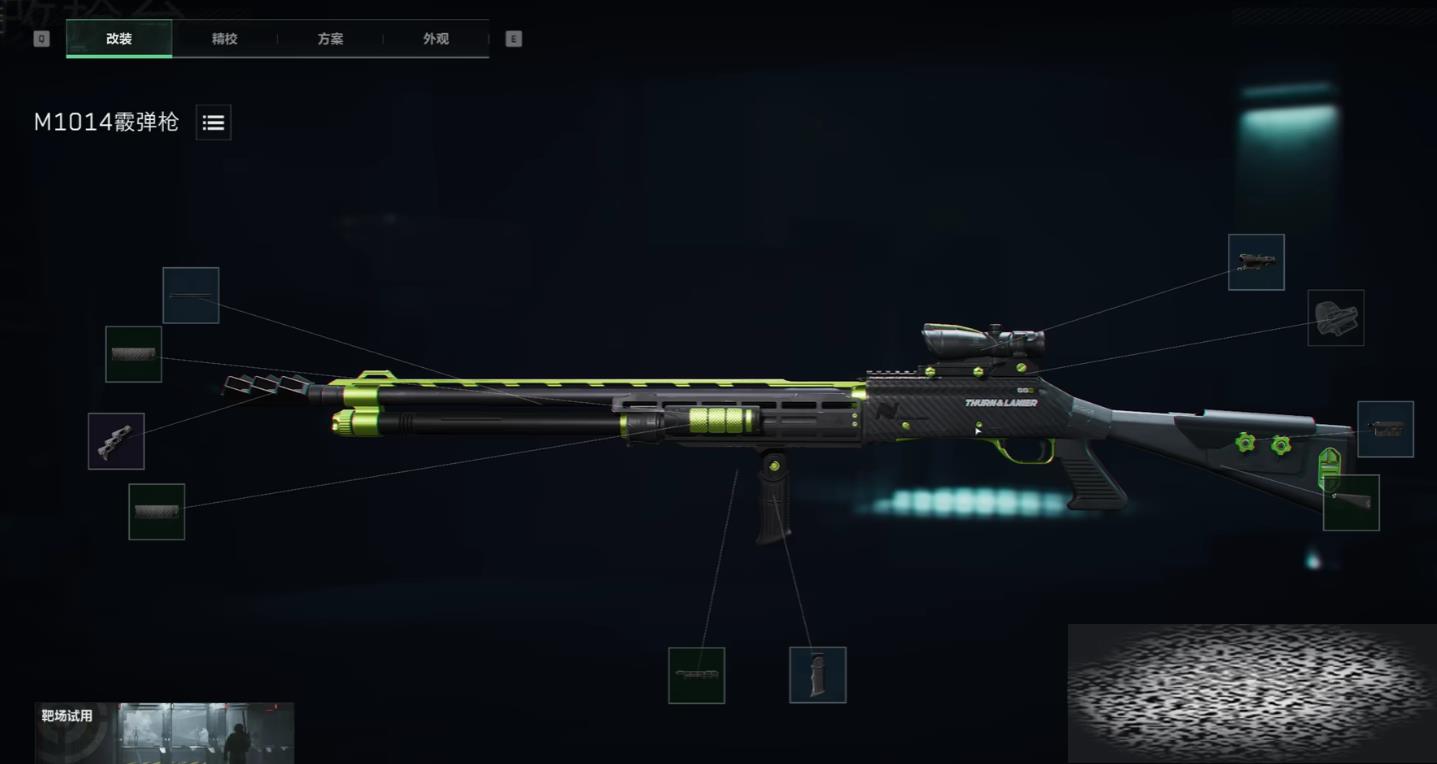Select the thin barrel attachment slot

point(191,295)
